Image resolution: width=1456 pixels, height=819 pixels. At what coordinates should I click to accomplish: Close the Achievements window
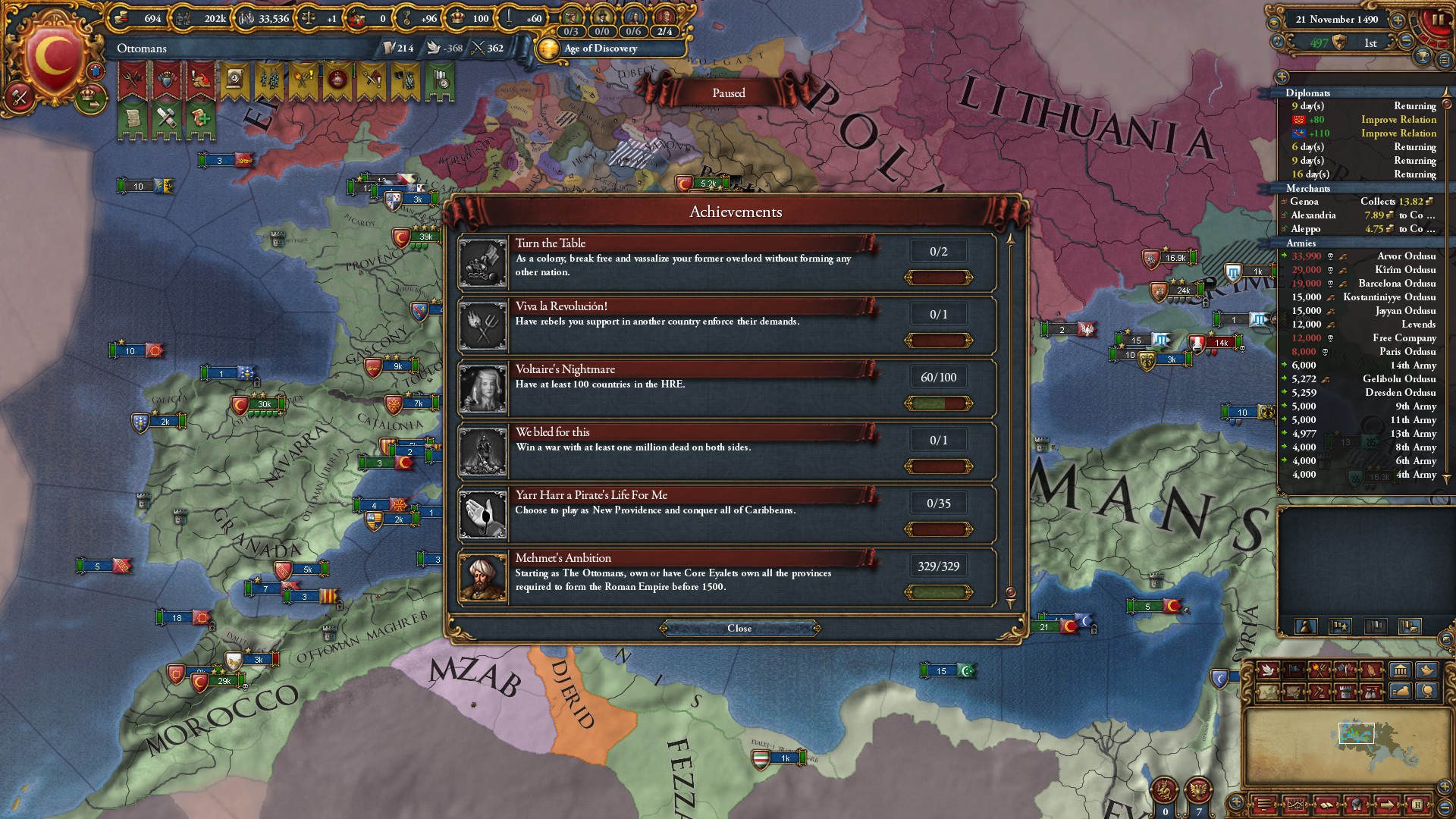coord(739,628)
